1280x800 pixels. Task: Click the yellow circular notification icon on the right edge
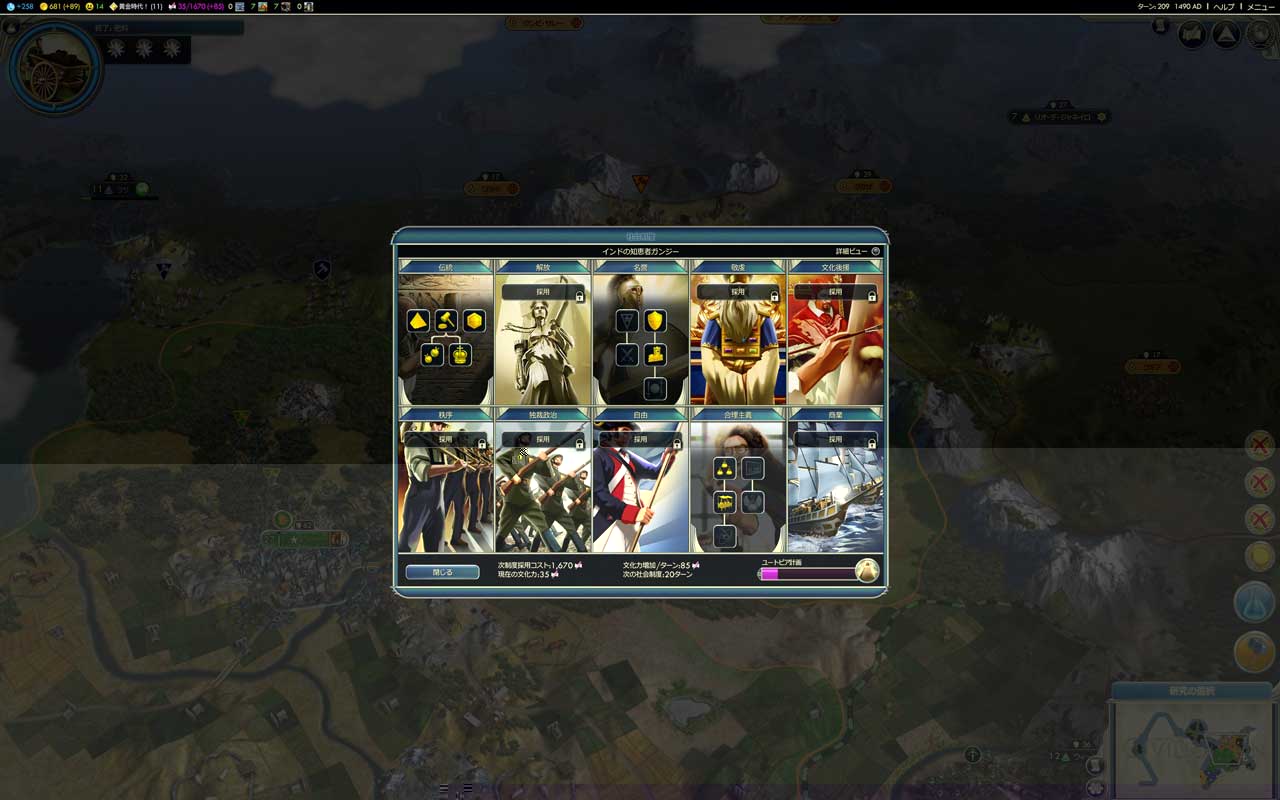[1257, 558]
